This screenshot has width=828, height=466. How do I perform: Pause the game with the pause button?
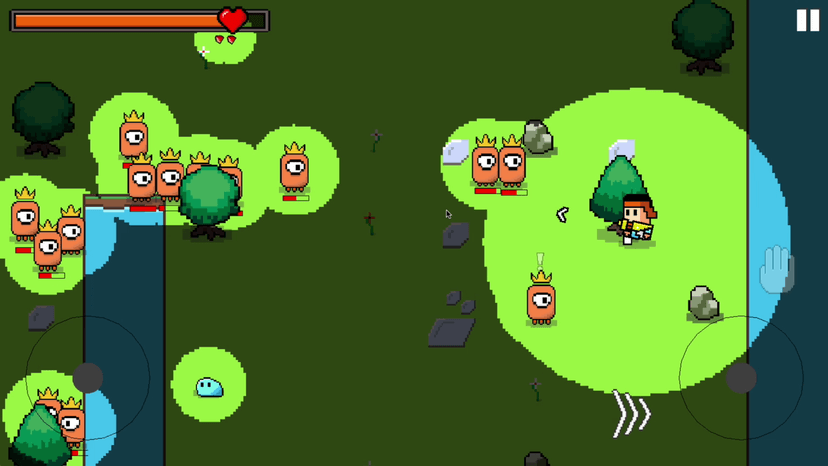pyautogui.click(x=807, y=21)
